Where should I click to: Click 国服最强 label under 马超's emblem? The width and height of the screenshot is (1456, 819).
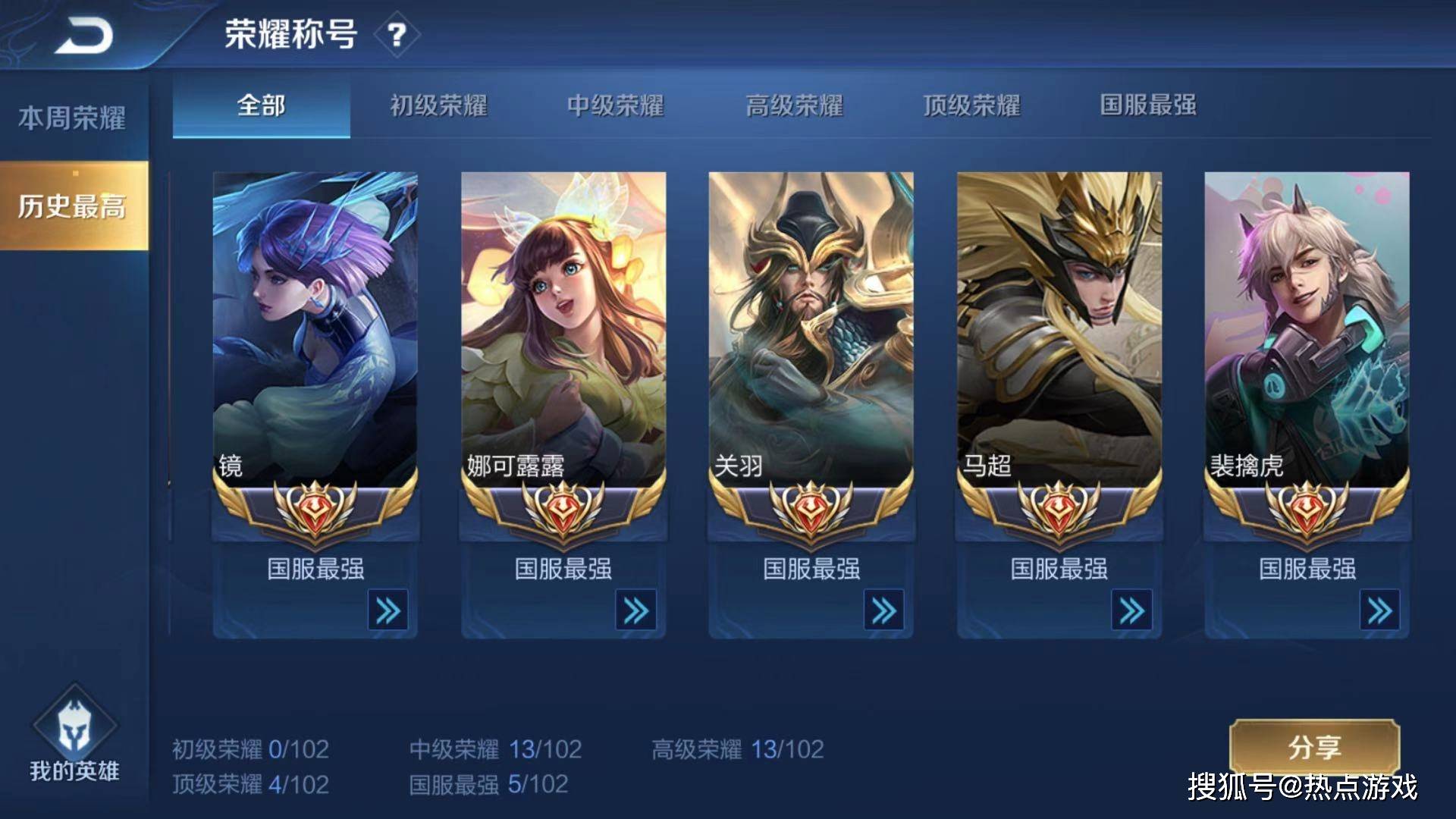(x=1060, y=570)
